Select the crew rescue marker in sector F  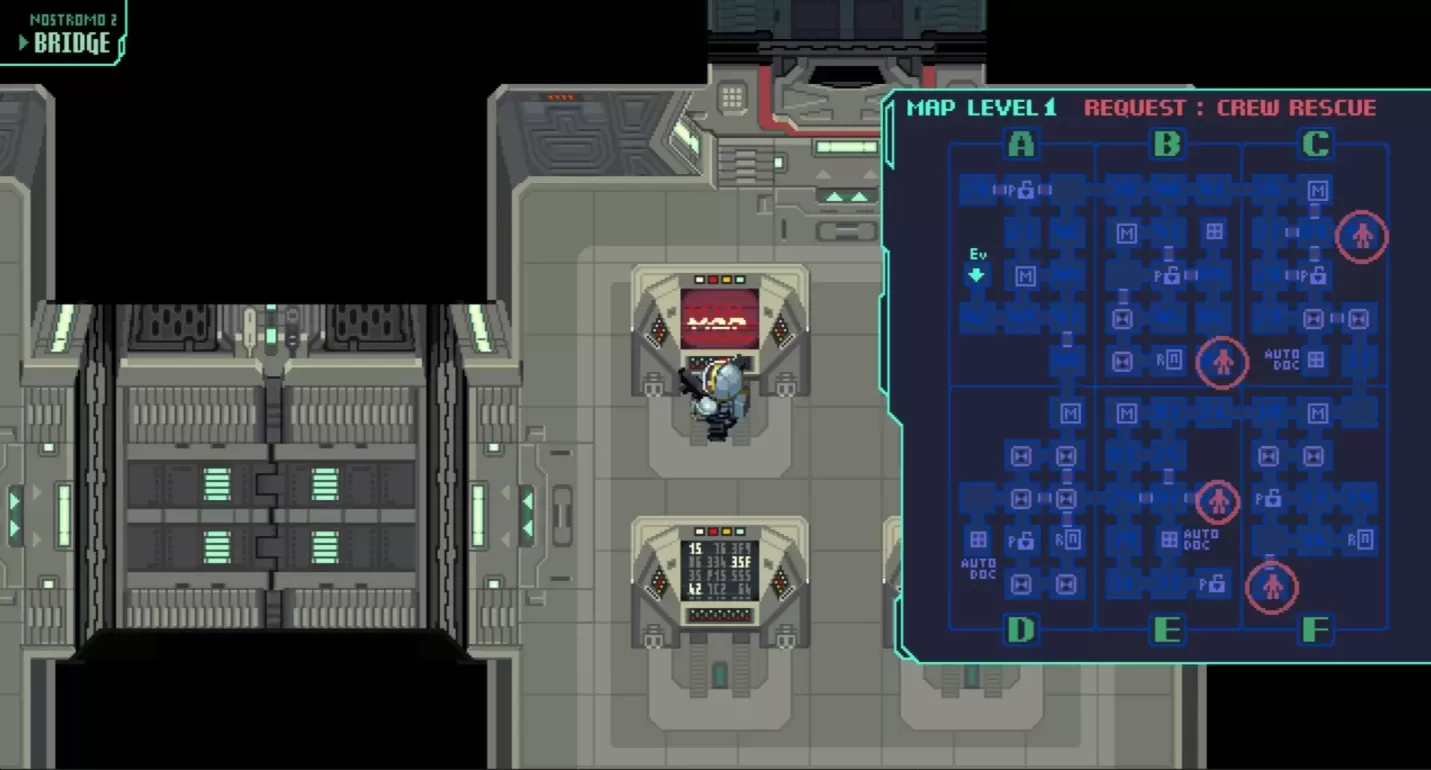point(1272,587)
